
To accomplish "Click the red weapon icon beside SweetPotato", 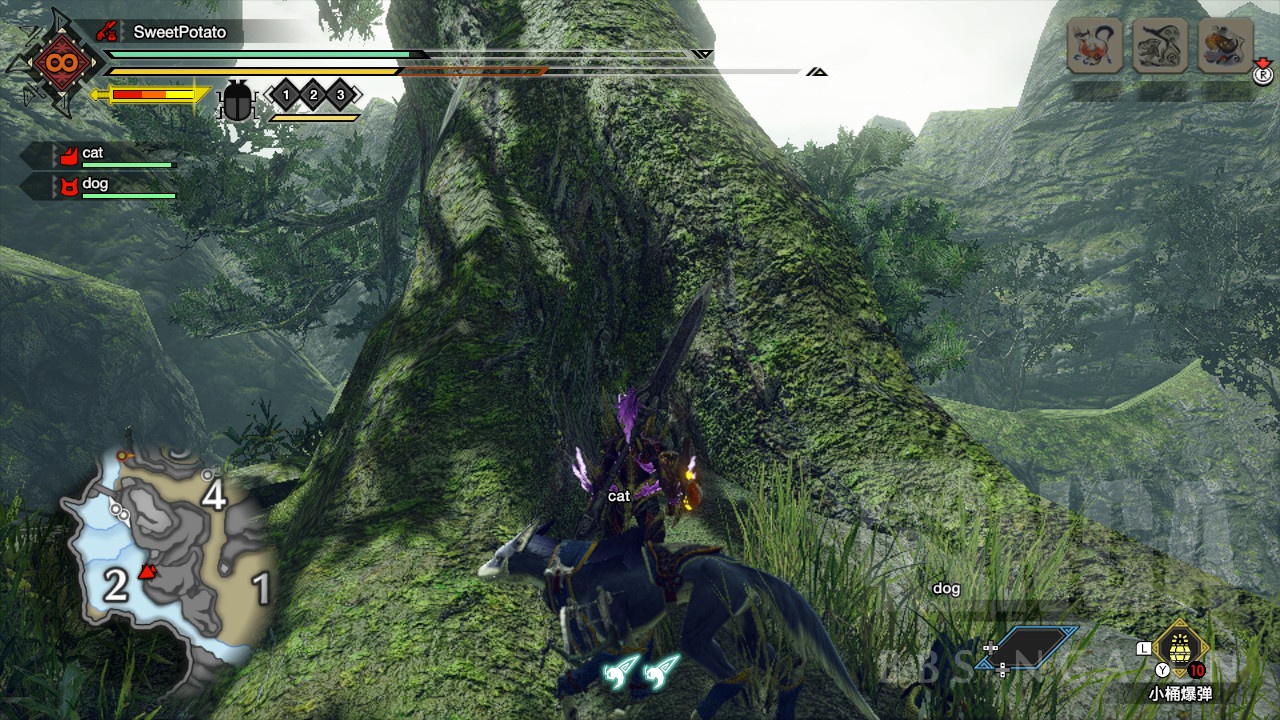I will 107,32.
